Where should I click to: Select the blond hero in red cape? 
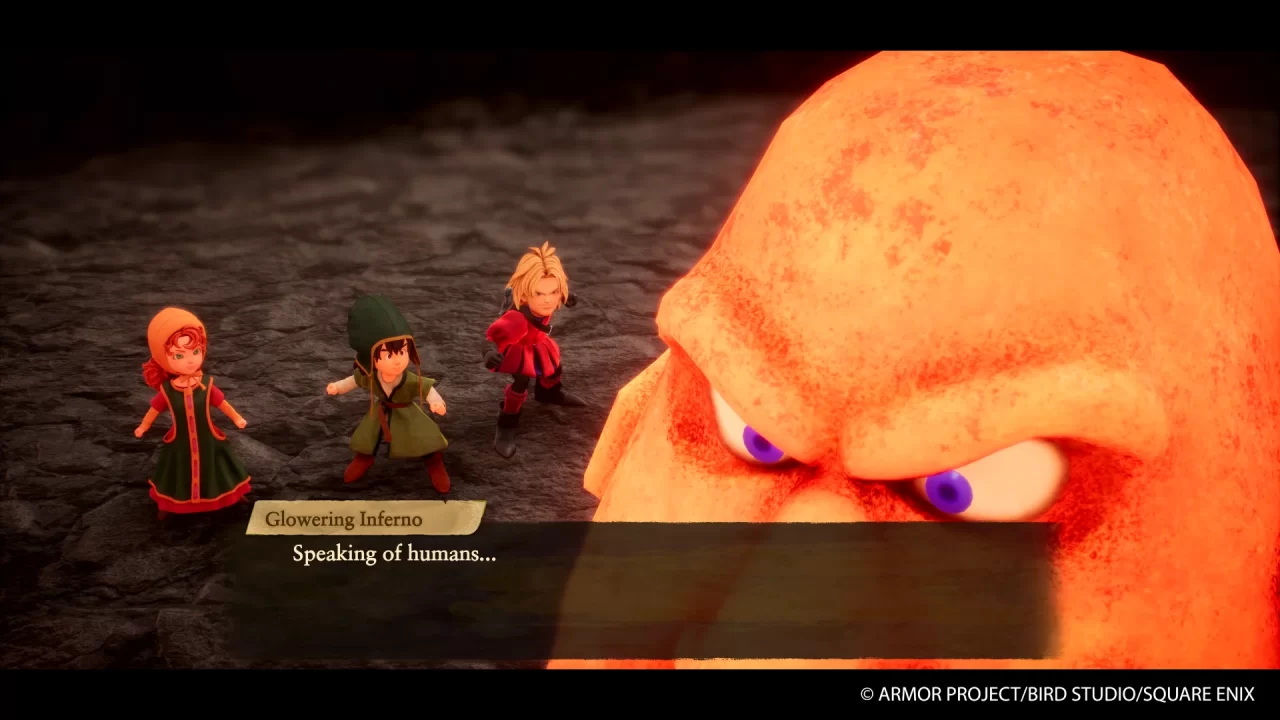(x=535, y=350)
